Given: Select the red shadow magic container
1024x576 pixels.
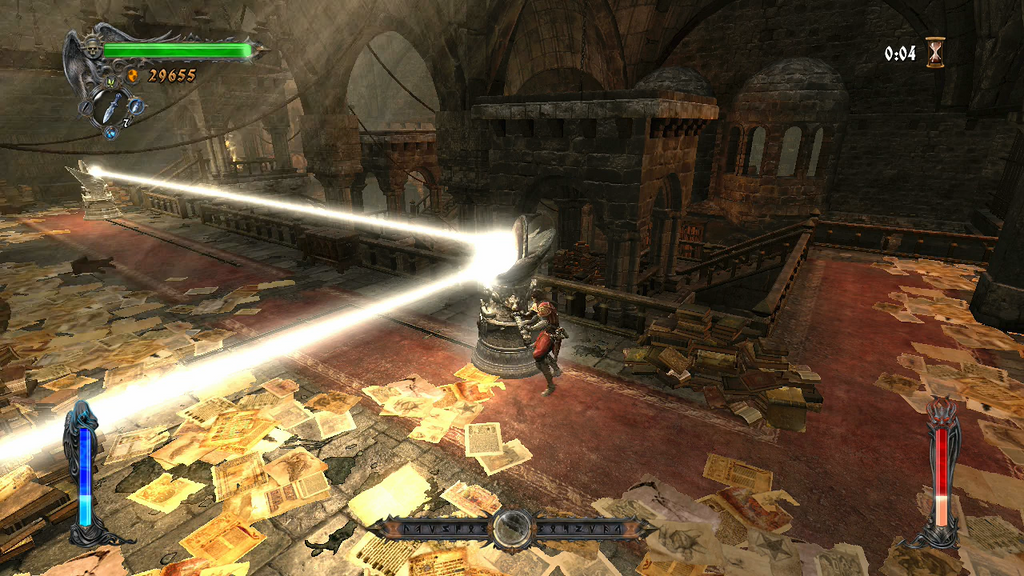Looking at the screenshot, I should pyautogui.click(x=940, y=476).
